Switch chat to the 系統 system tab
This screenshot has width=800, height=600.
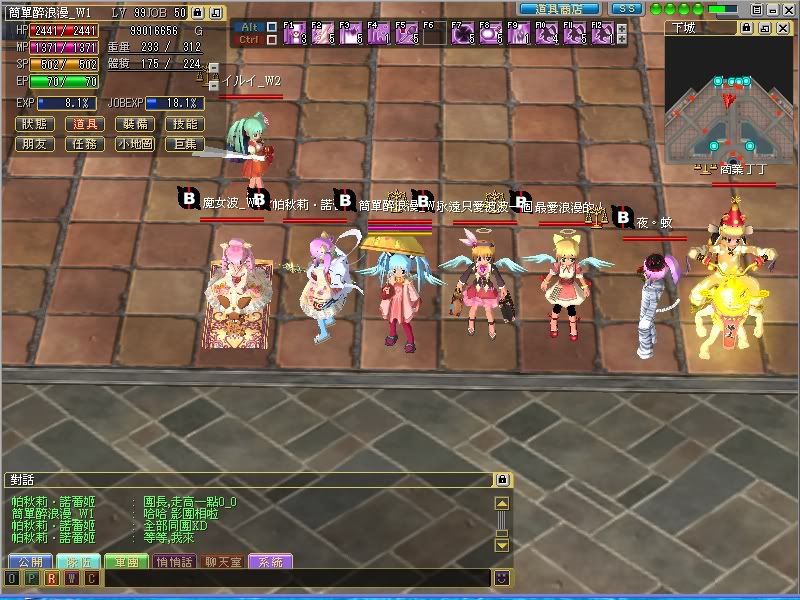pyautogui.click(x=269, y=562)
